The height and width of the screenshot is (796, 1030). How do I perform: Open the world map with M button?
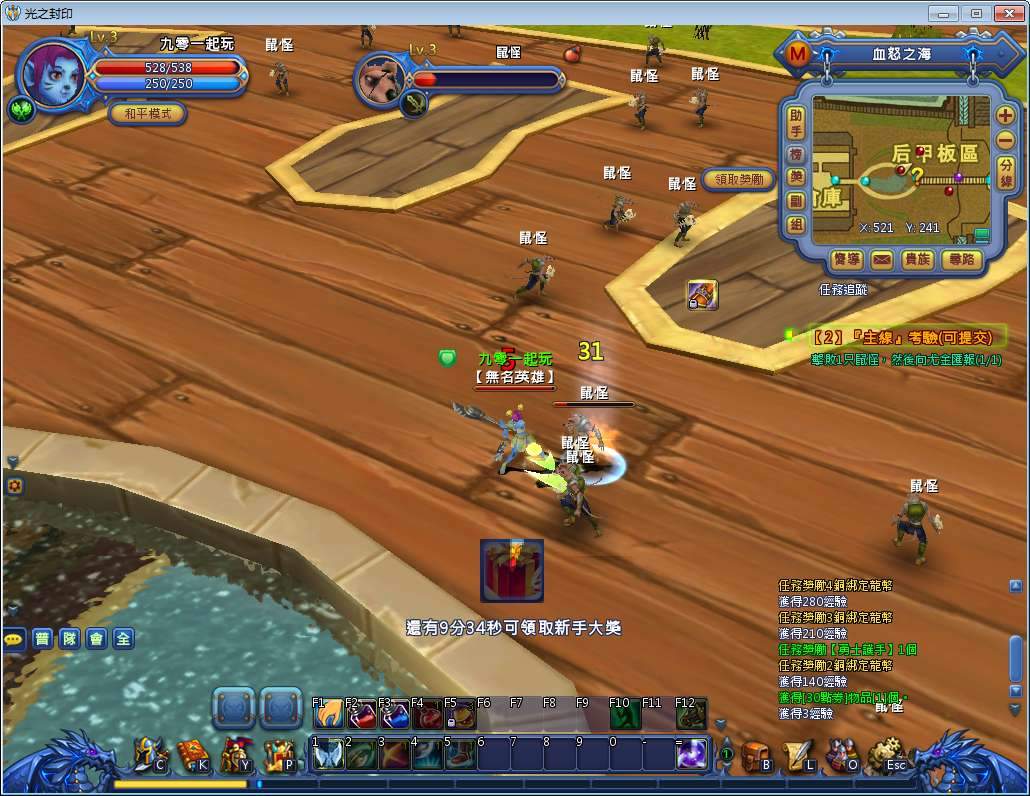click(797, 53)
